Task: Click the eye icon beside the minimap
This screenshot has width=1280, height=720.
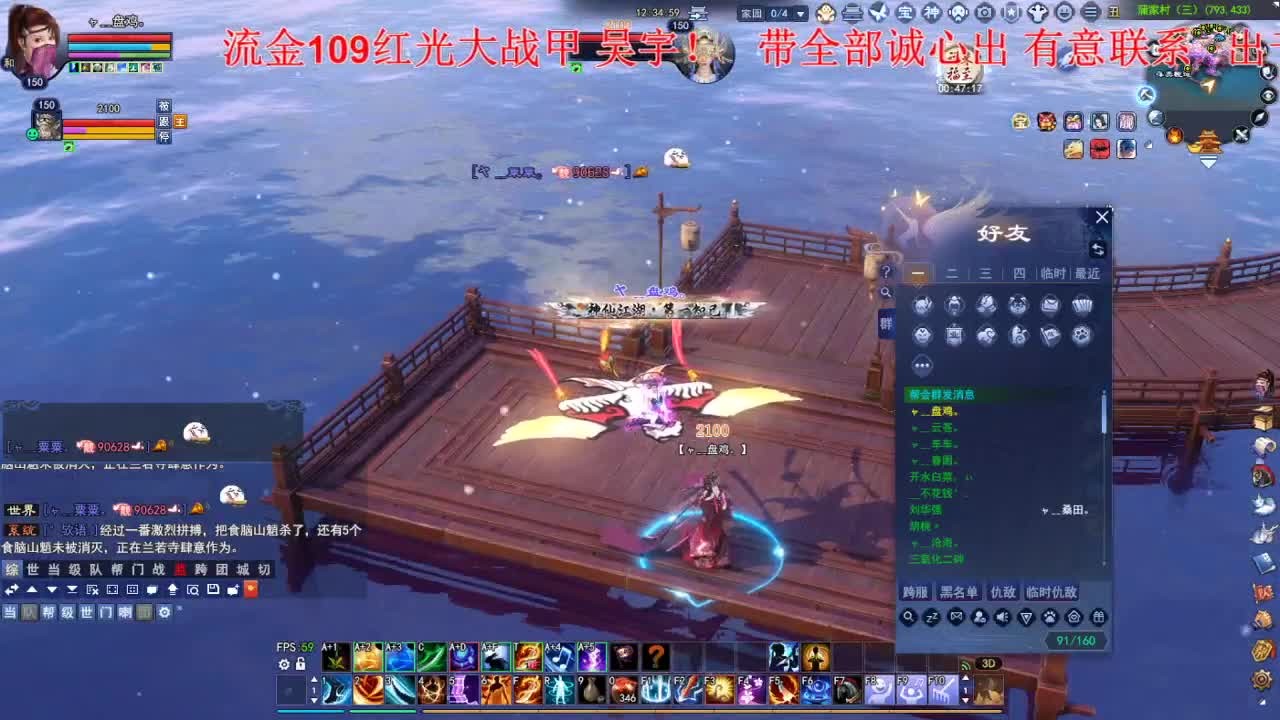Action: tap(1266, 96)
